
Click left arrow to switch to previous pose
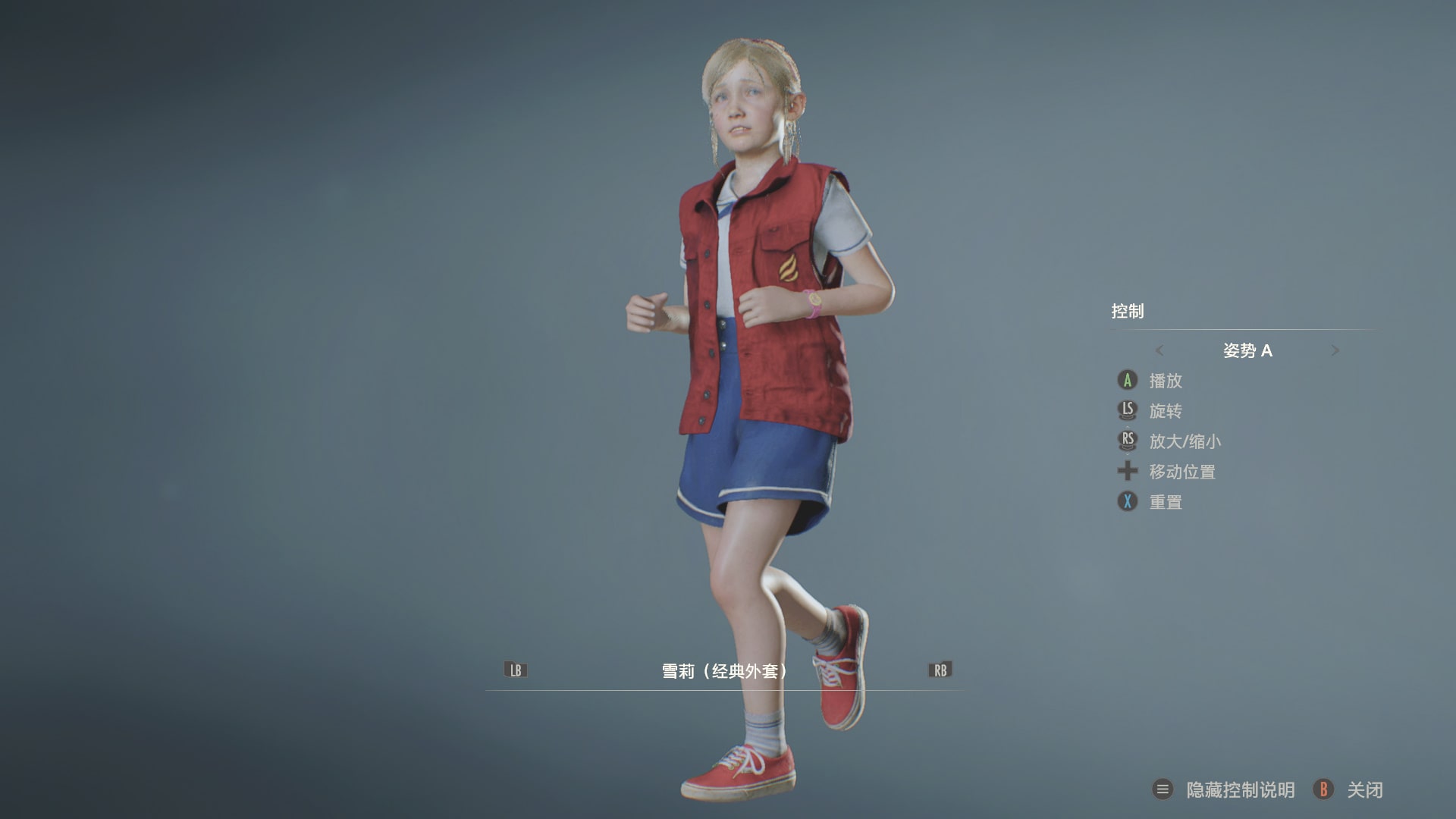(1159, 350)
